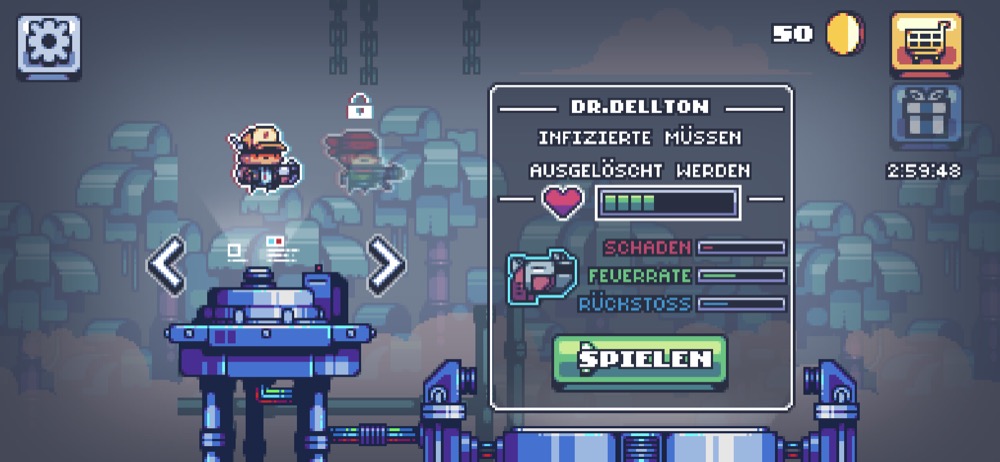Start the game with Spielen button
This screenshot has height=462, width=1000.
(x=639, y=360)
